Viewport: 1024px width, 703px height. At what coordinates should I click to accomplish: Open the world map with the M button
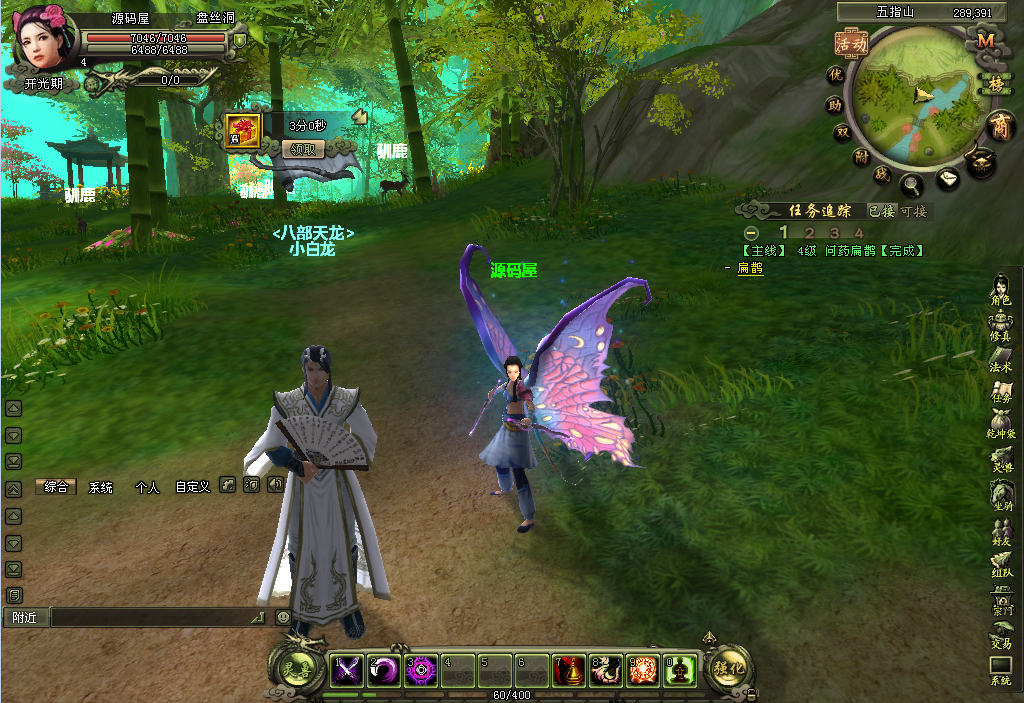click(986, 41)
